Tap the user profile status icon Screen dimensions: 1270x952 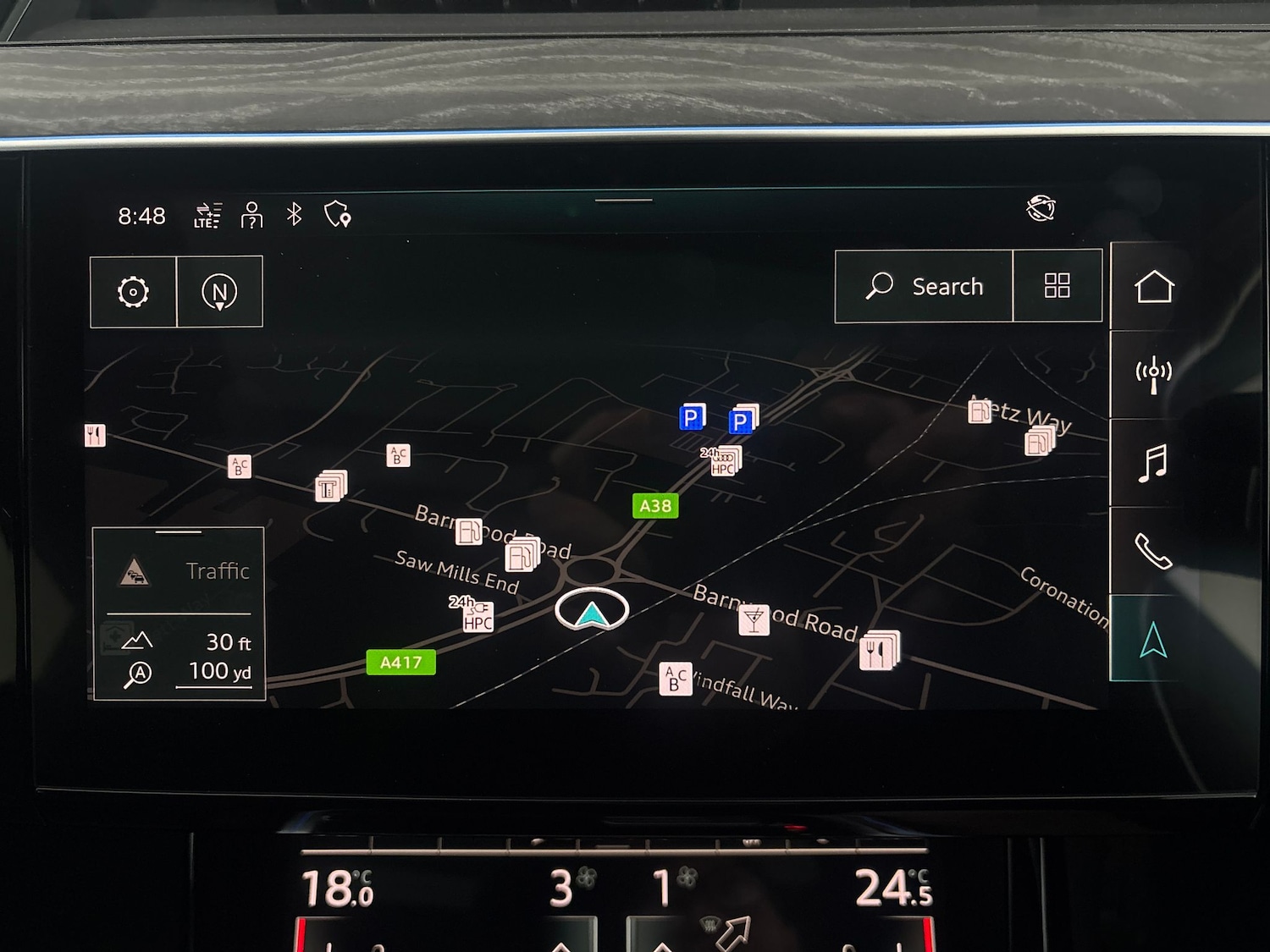(x=251, y=216)
